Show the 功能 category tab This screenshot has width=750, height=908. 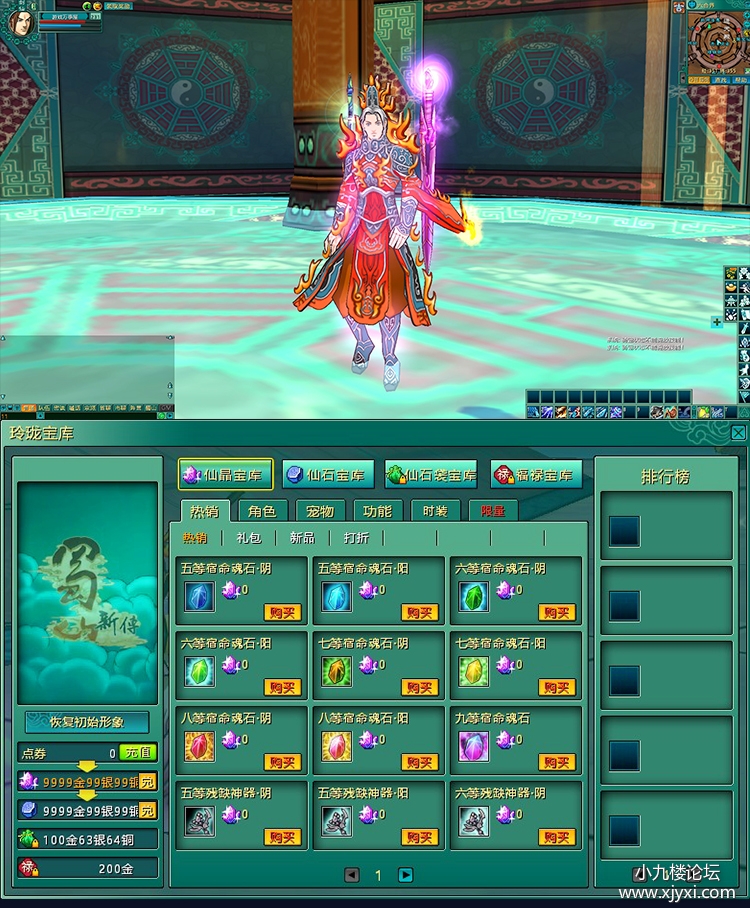point(377,511)
